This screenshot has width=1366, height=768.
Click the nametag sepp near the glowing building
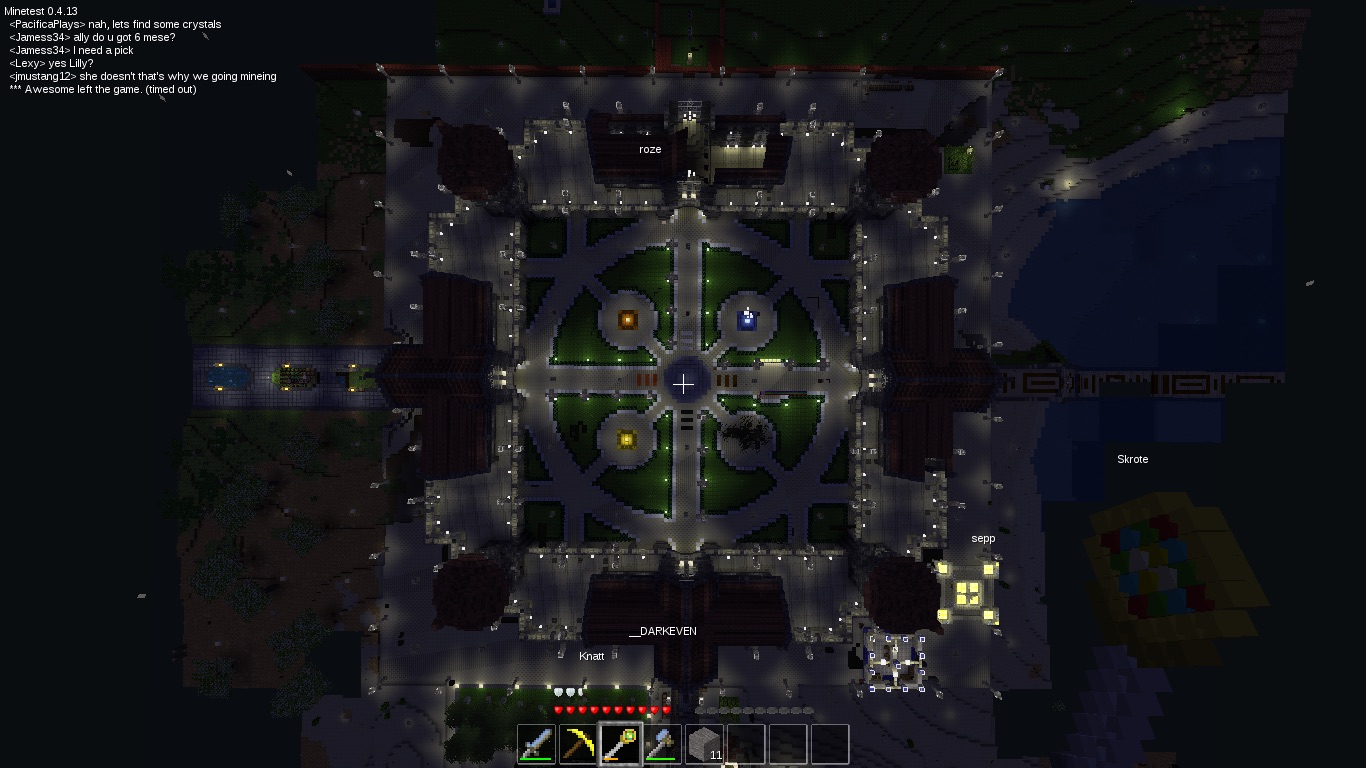pos(983,538)
